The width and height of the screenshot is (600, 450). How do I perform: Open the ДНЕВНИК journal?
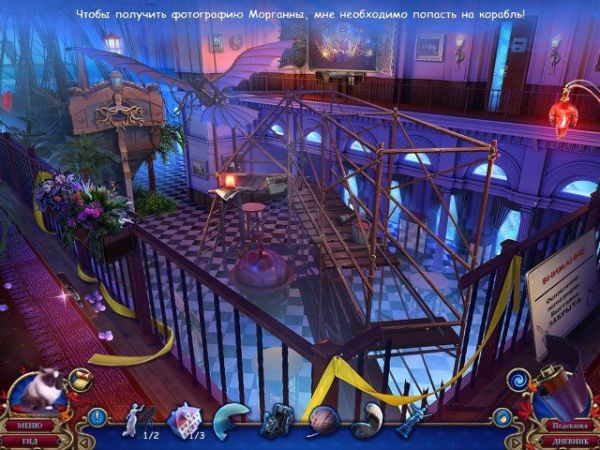click(566, 439)
